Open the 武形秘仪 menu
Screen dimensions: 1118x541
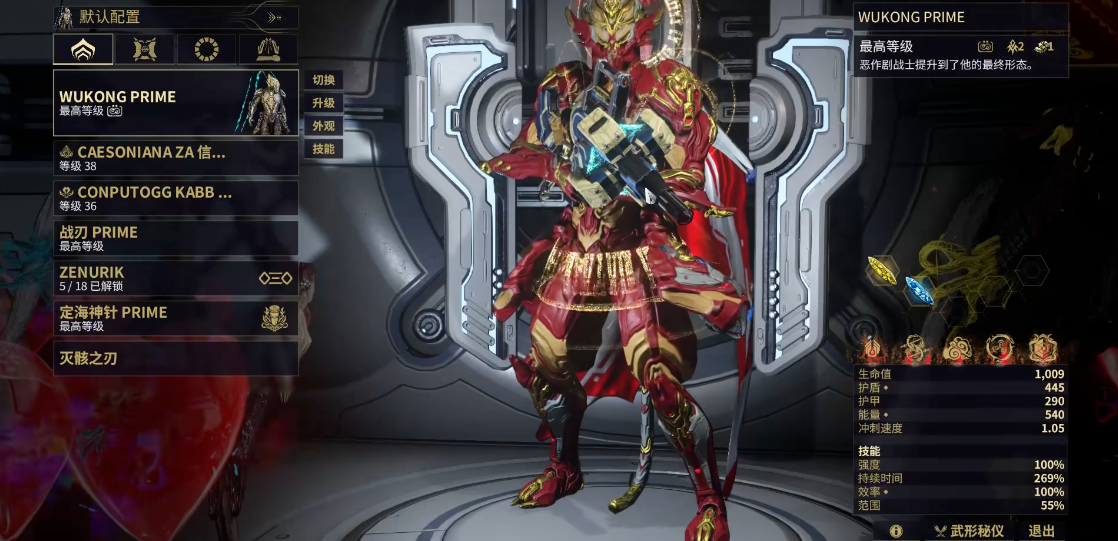point(968,531)
